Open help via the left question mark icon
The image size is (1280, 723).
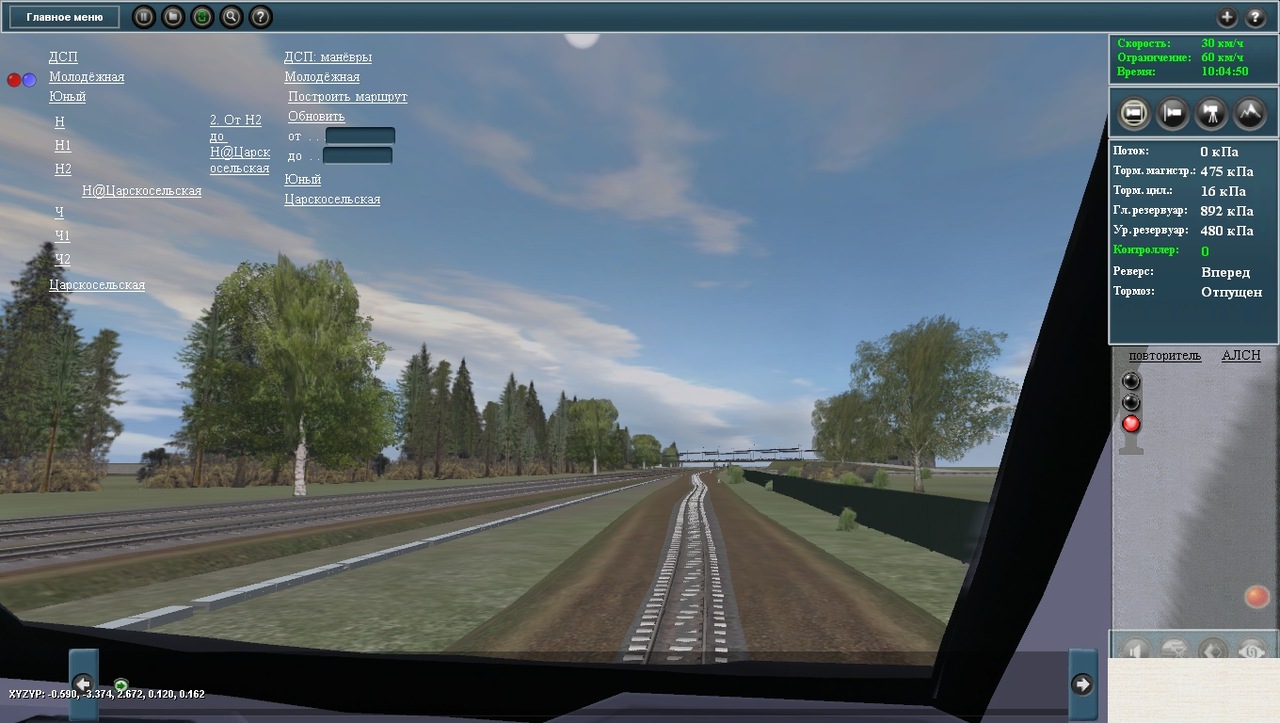(x=260, y=17)
